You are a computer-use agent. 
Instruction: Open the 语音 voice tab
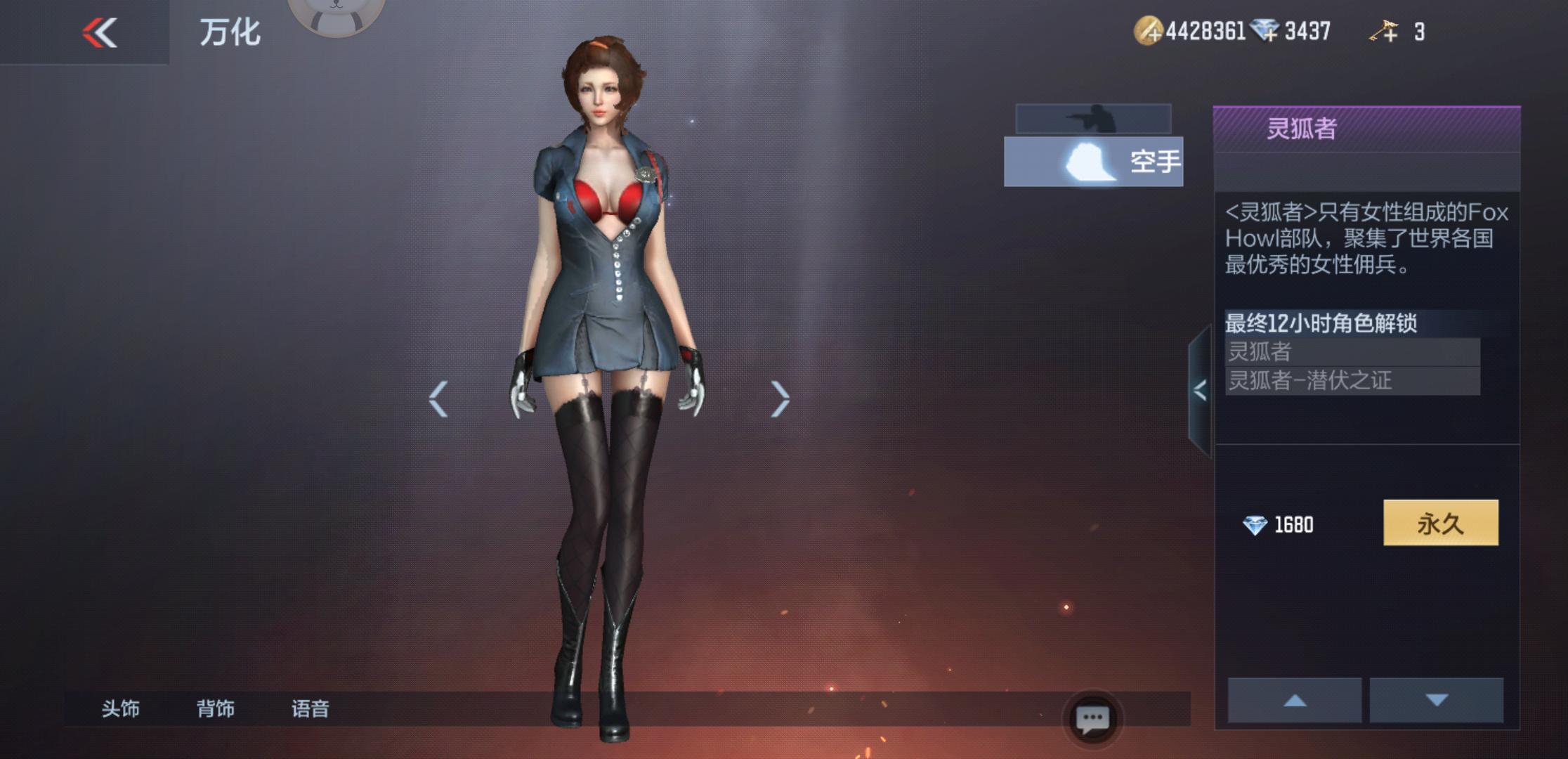click(310, 708)
